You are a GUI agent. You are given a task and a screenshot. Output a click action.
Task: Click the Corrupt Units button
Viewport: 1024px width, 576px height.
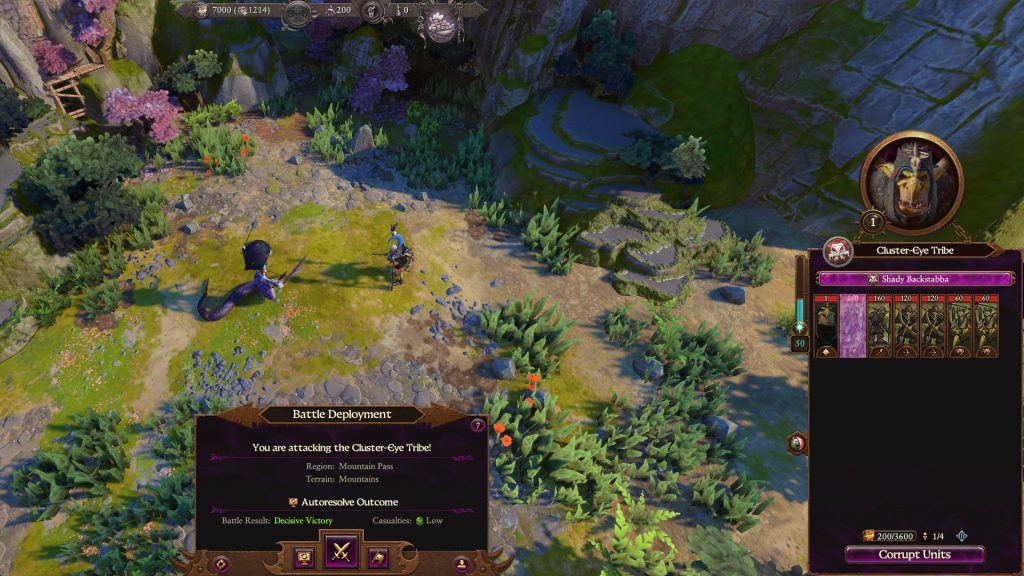(x=914, y=555)
